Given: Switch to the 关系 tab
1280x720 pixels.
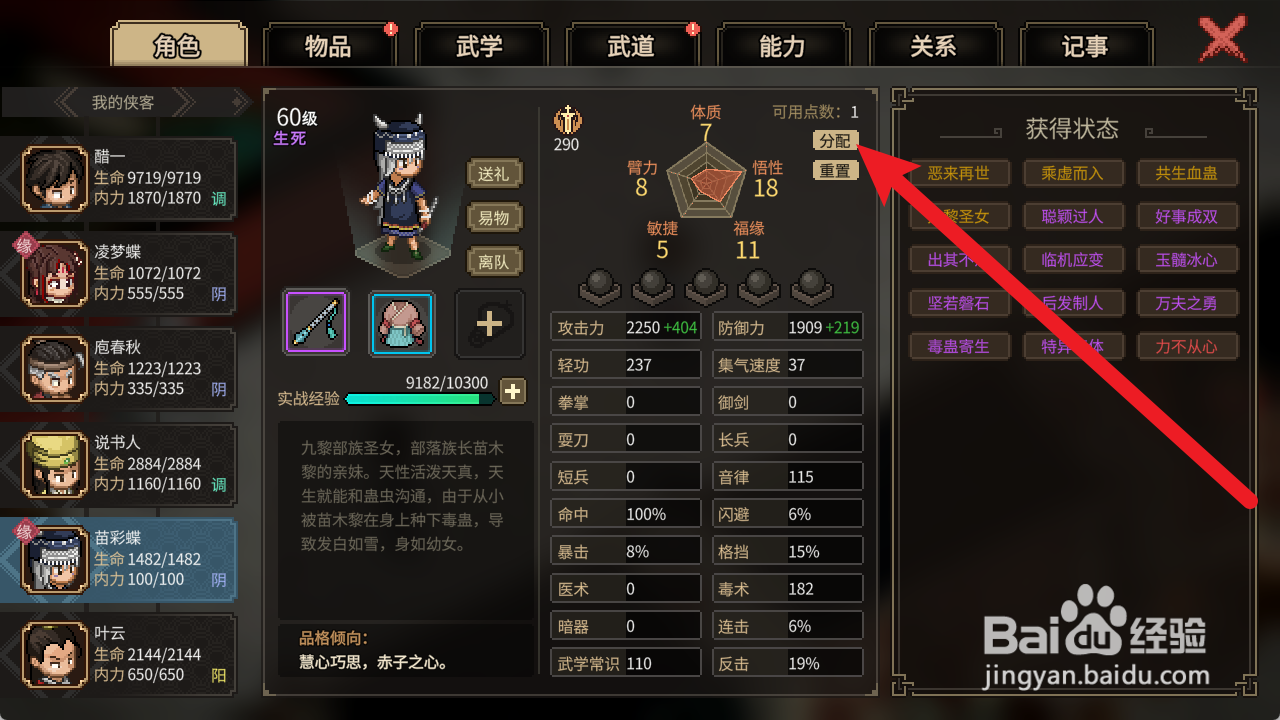Looking at the screenshot, I should (935, 45).
